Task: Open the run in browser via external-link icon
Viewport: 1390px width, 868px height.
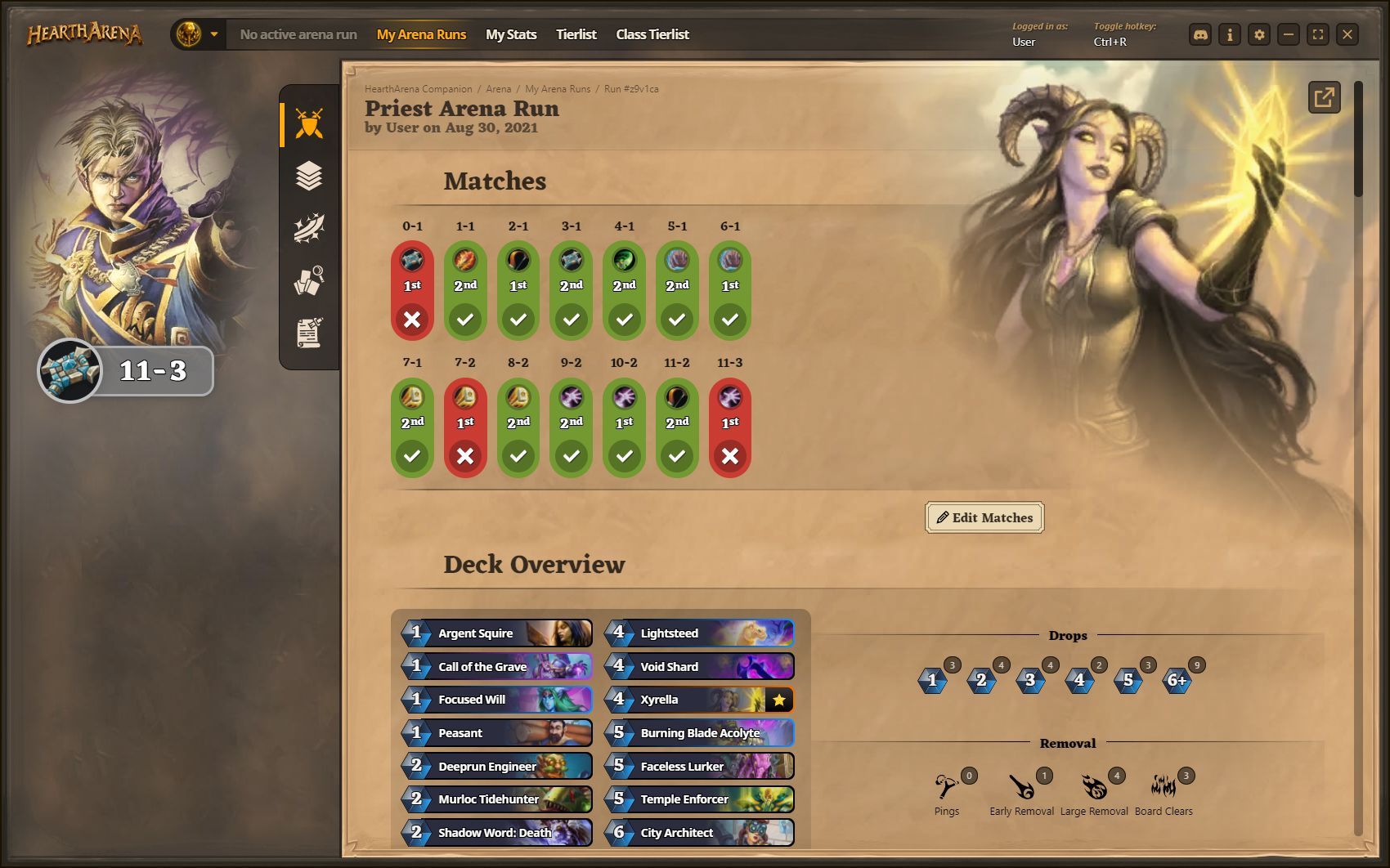Action: 1324,97
